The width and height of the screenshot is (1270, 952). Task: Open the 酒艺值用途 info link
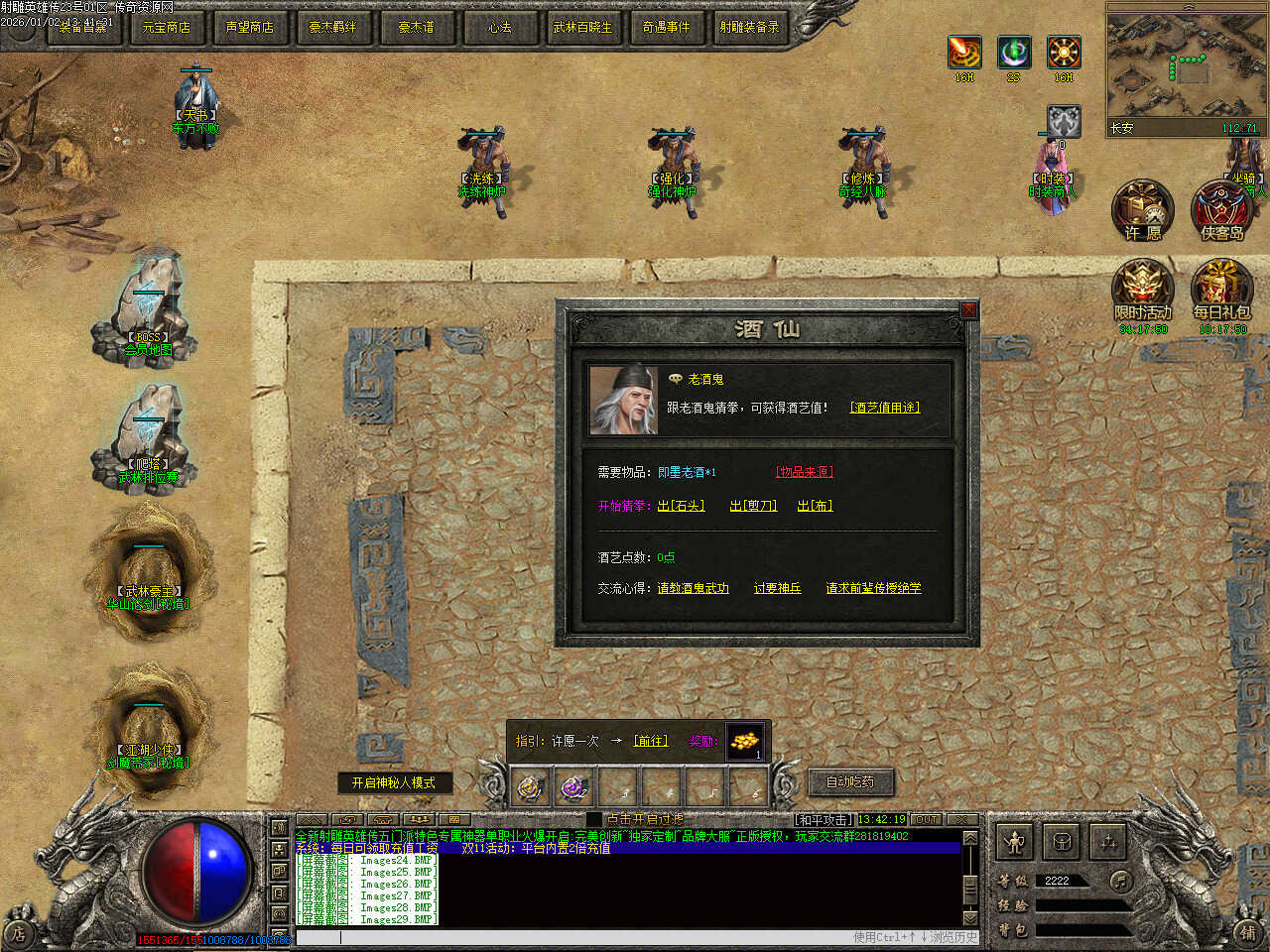point(884,408)
